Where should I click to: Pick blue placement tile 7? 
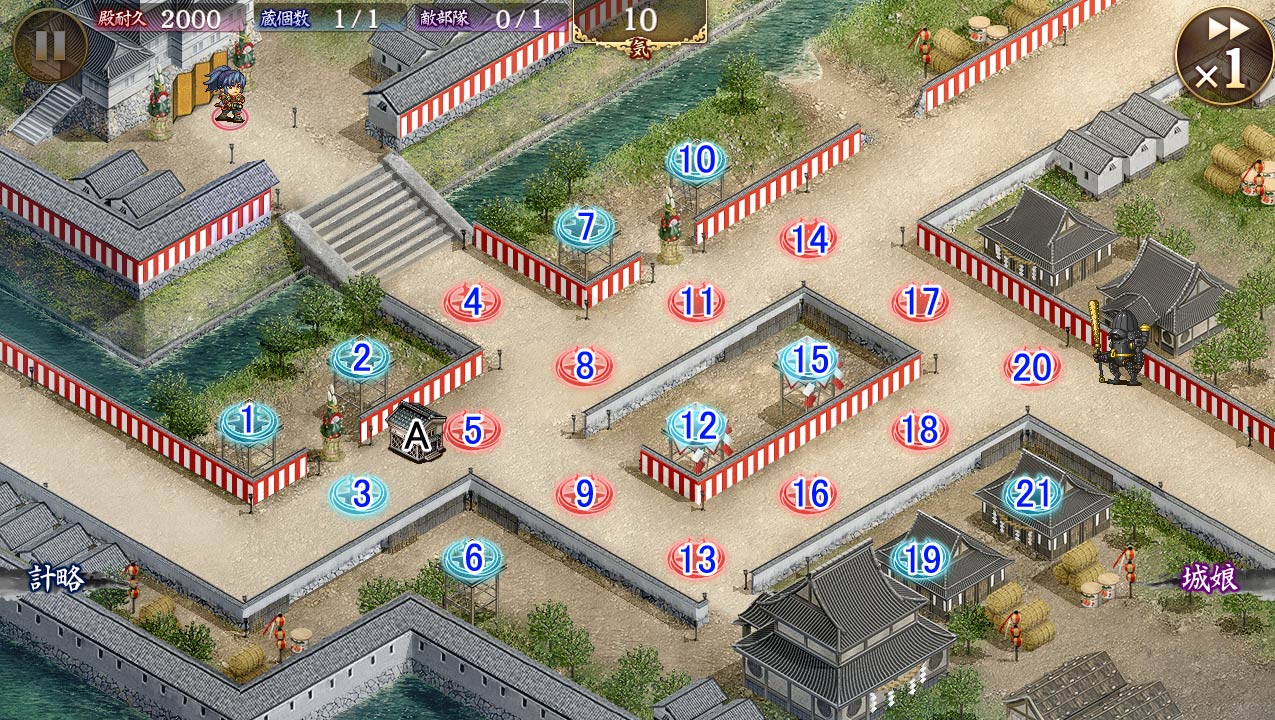(x=585, y=227)
